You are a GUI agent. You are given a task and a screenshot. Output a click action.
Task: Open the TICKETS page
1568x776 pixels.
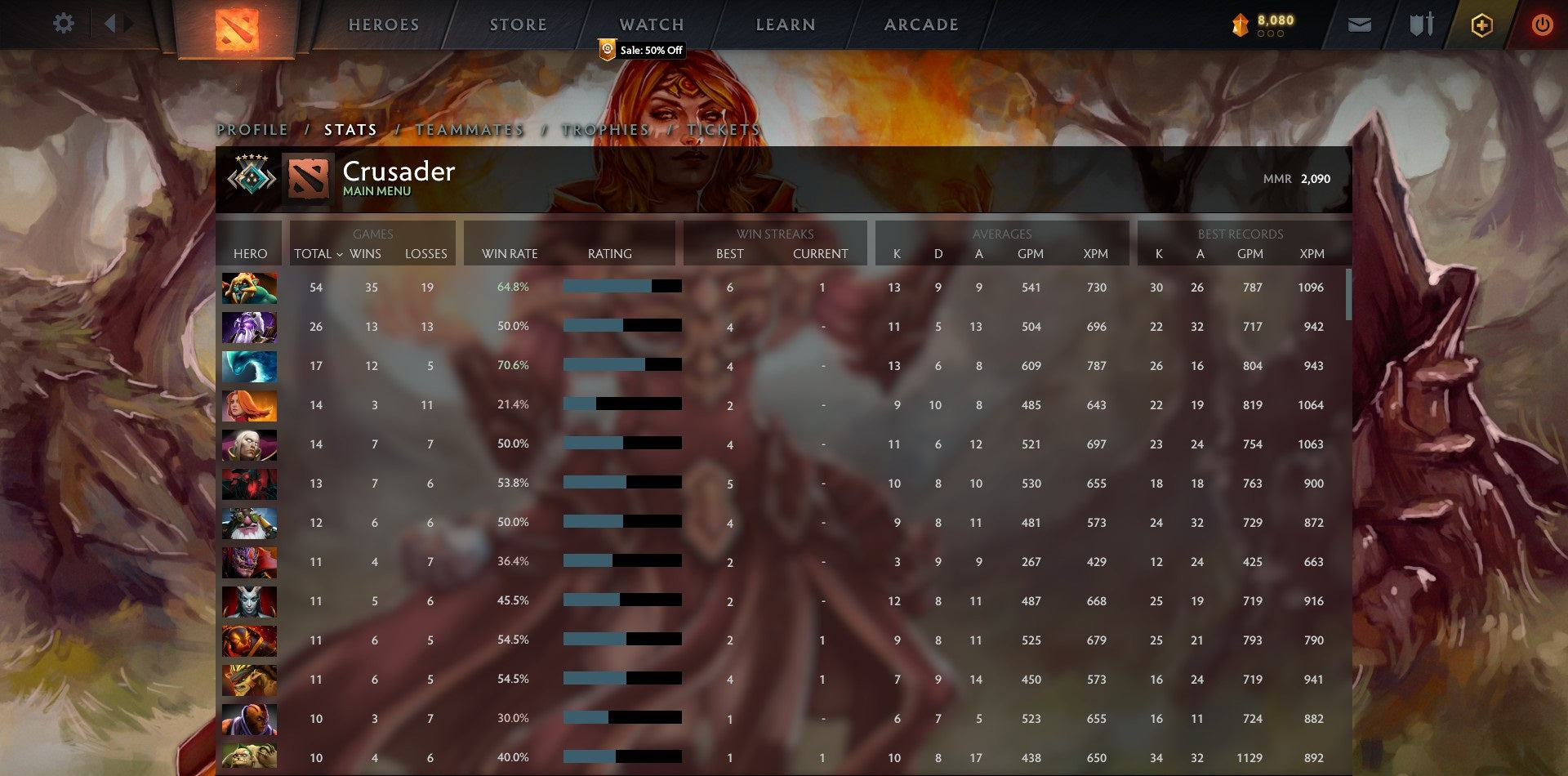coord(725,129)
